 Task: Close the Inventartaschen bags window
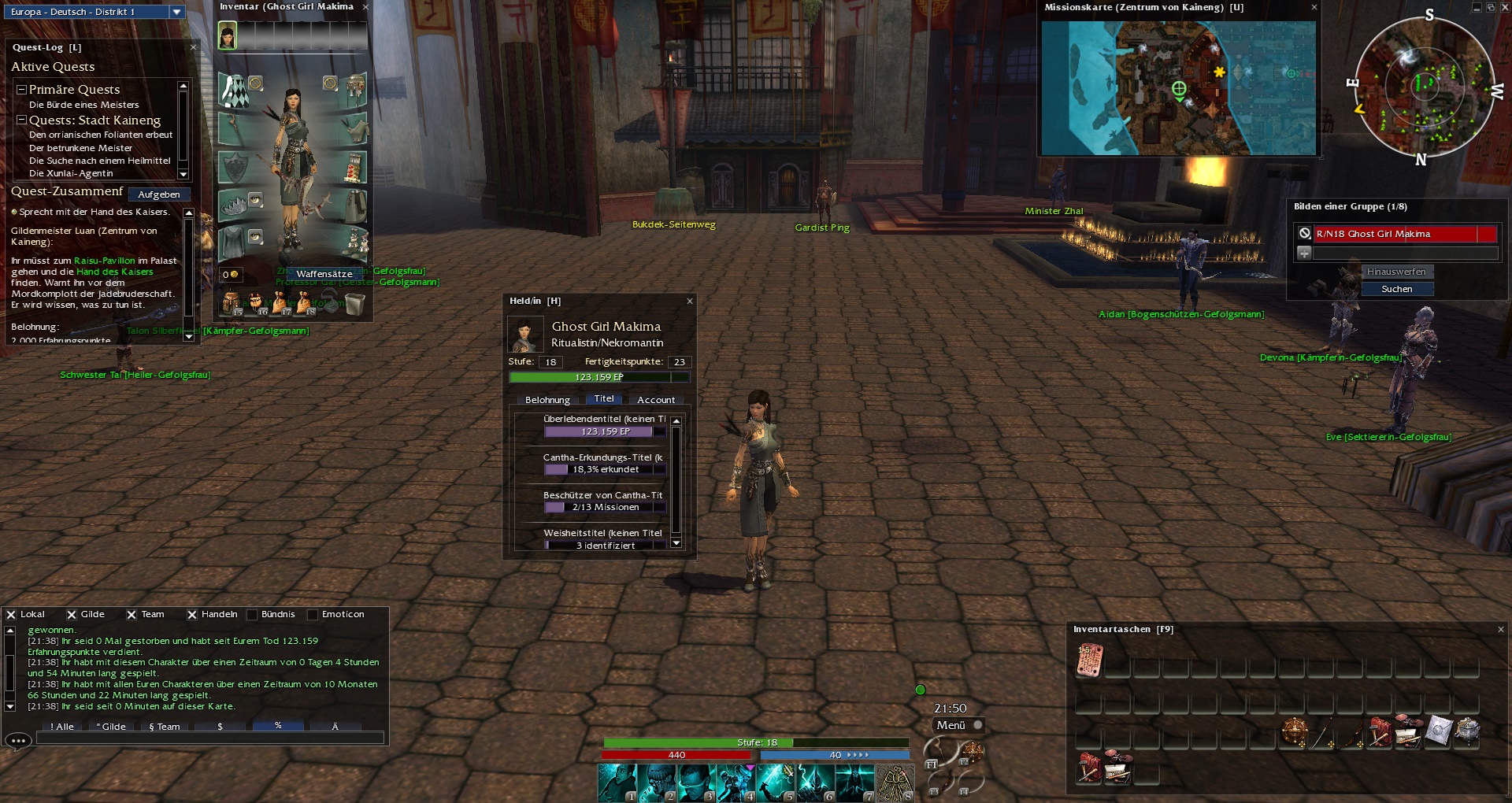[1501, 629]
